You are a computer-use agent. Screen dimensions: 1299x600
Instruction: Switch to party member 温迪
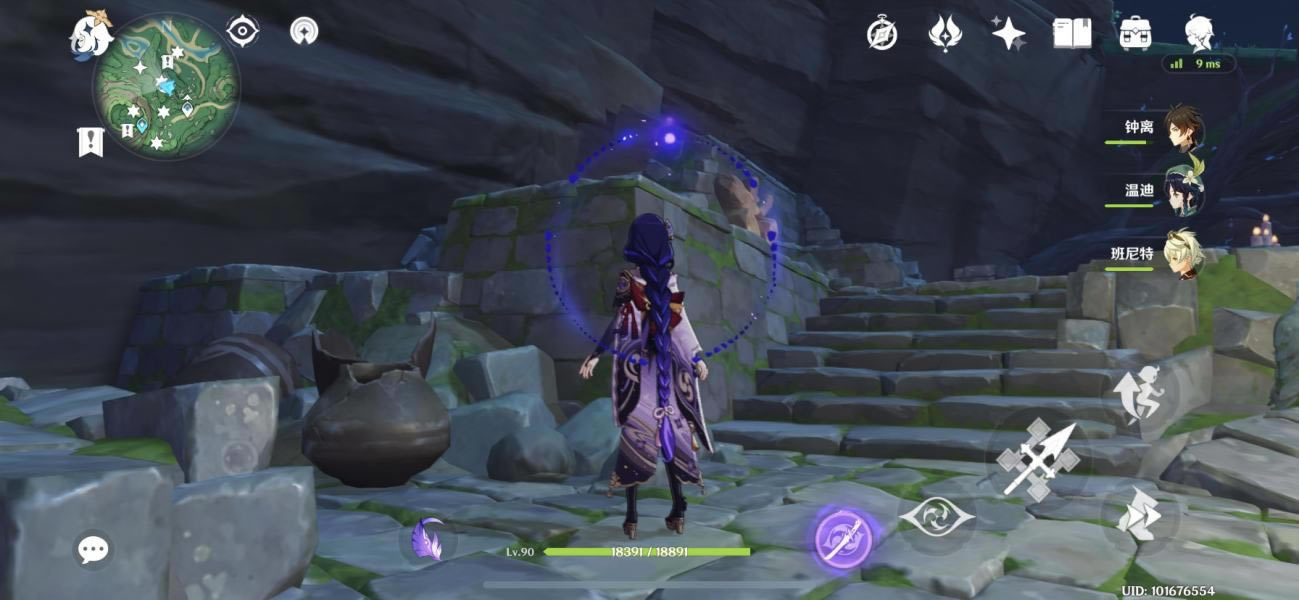[1183, 191]
